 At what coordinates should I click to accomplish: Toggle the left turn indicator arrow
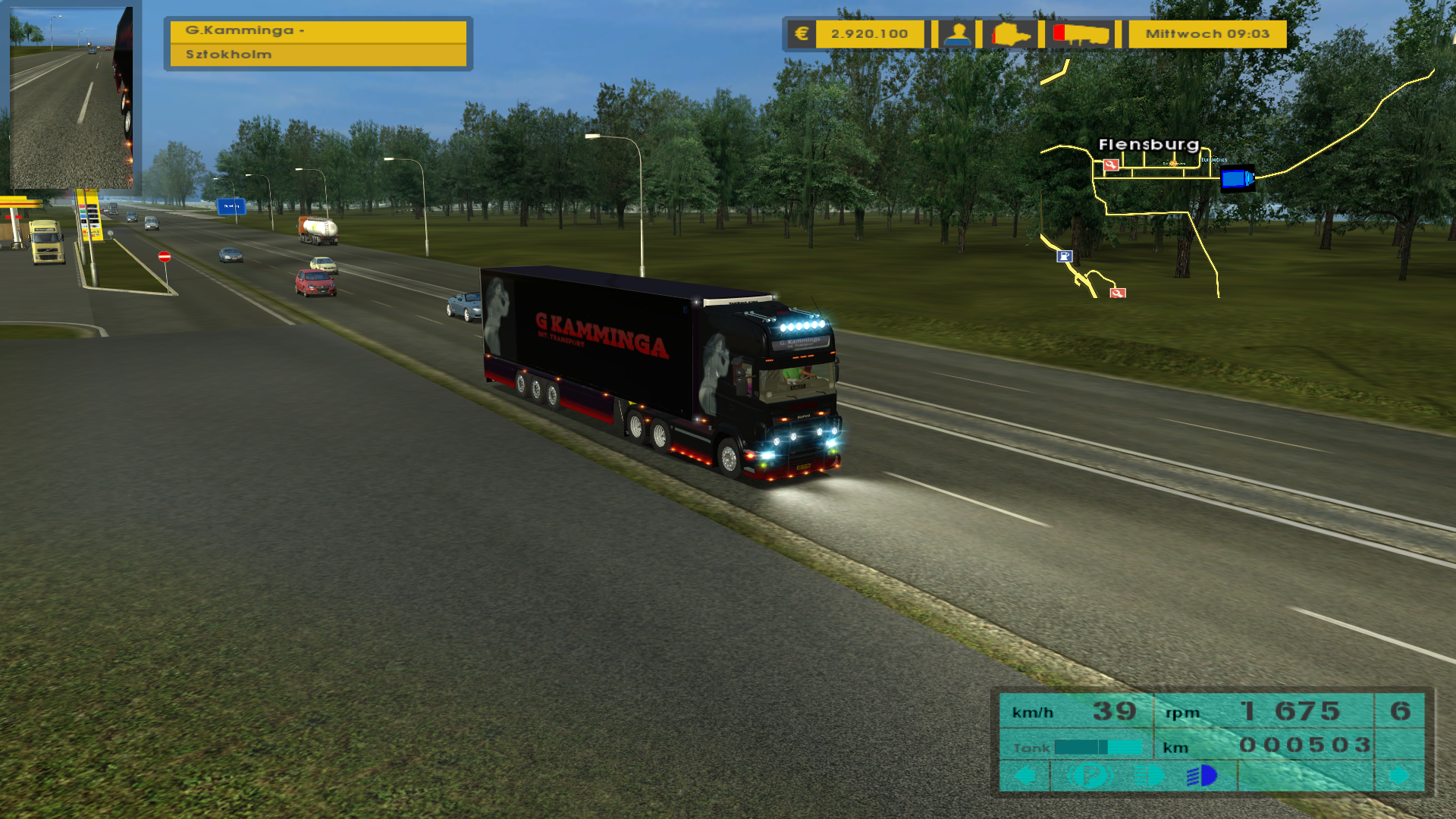click(1025, 775)
